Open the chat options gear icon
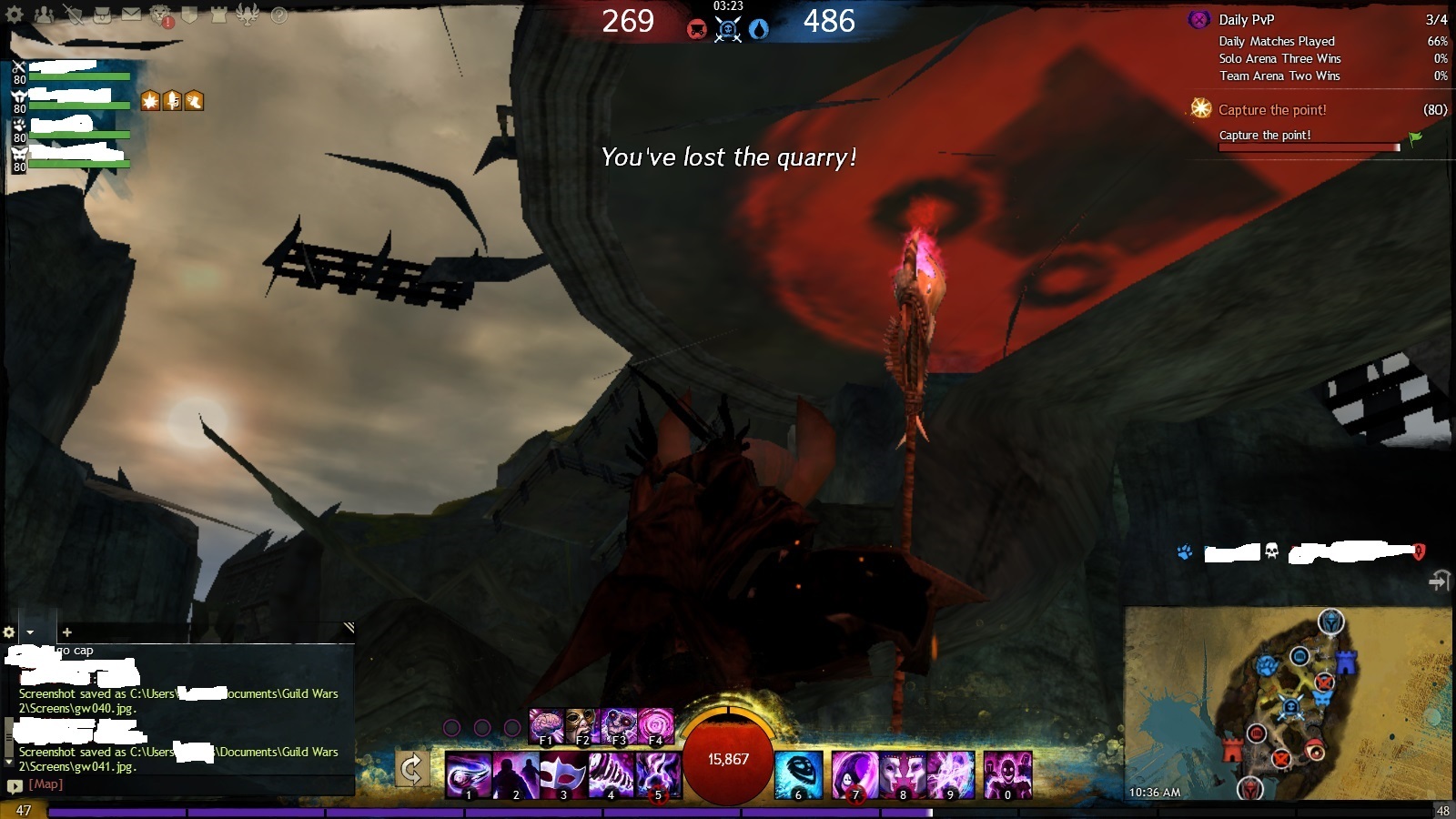 click(9, 632)
